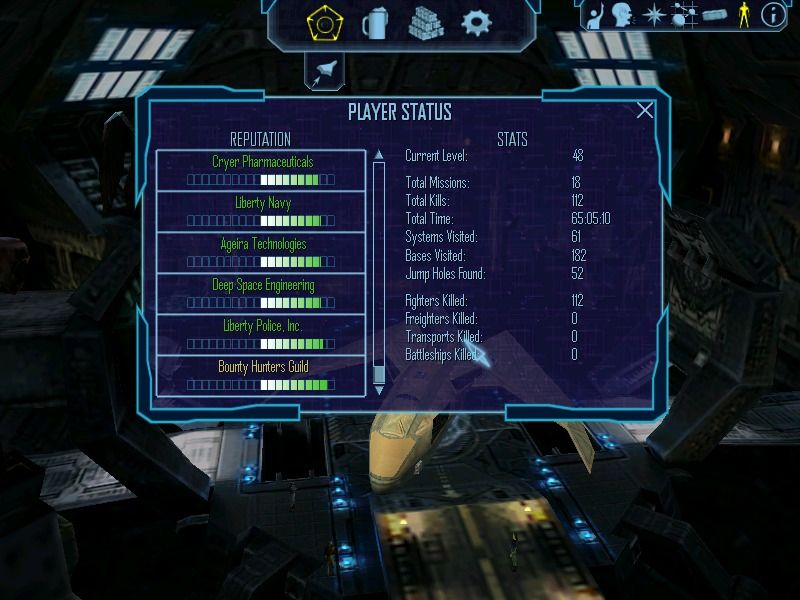Open the information card icon
This screenshot has width=800, height=600.
[x=772, y=14]
